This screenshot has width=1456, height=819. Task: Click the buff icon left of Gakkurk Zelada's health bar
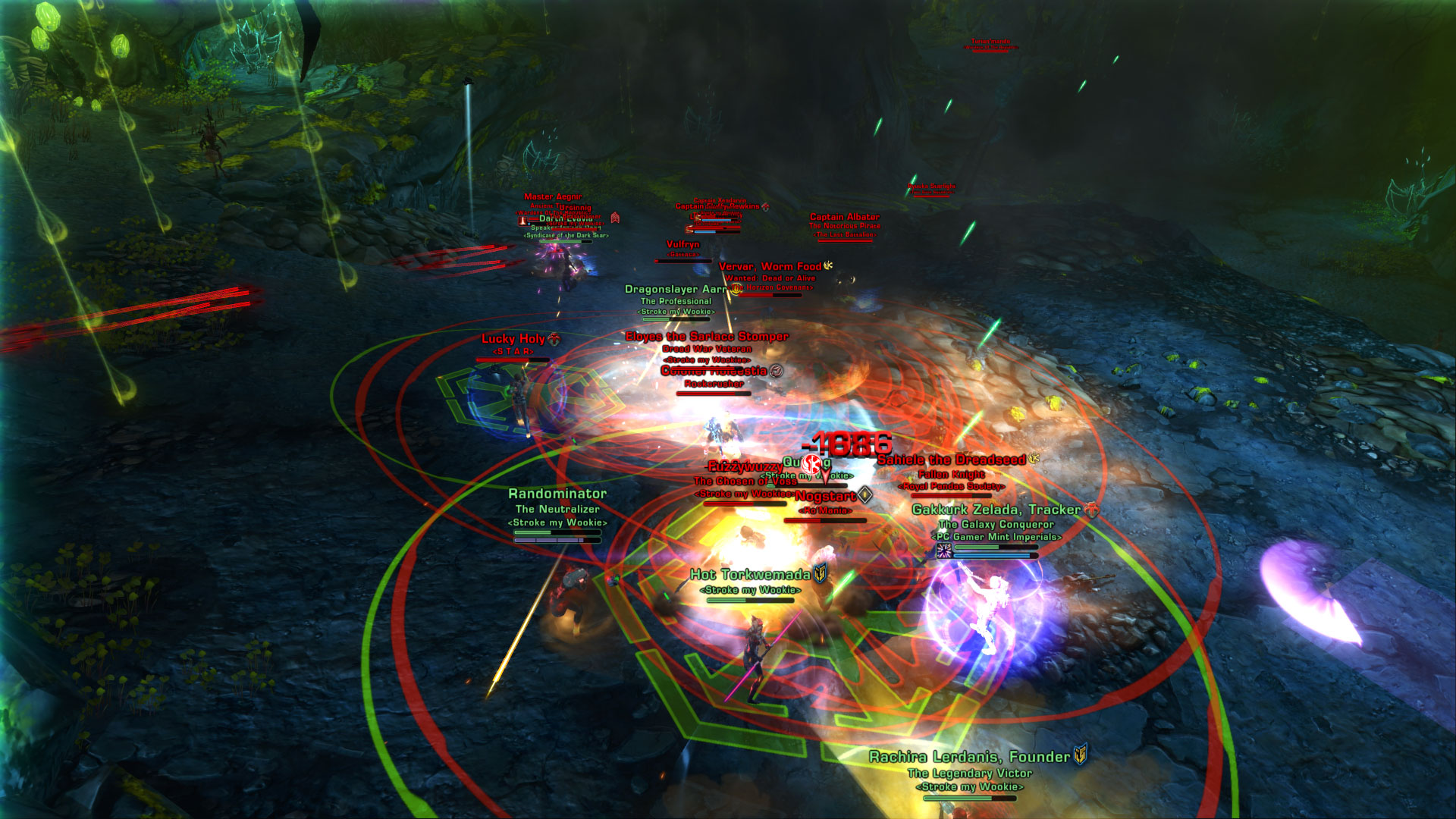coord(944,551)
